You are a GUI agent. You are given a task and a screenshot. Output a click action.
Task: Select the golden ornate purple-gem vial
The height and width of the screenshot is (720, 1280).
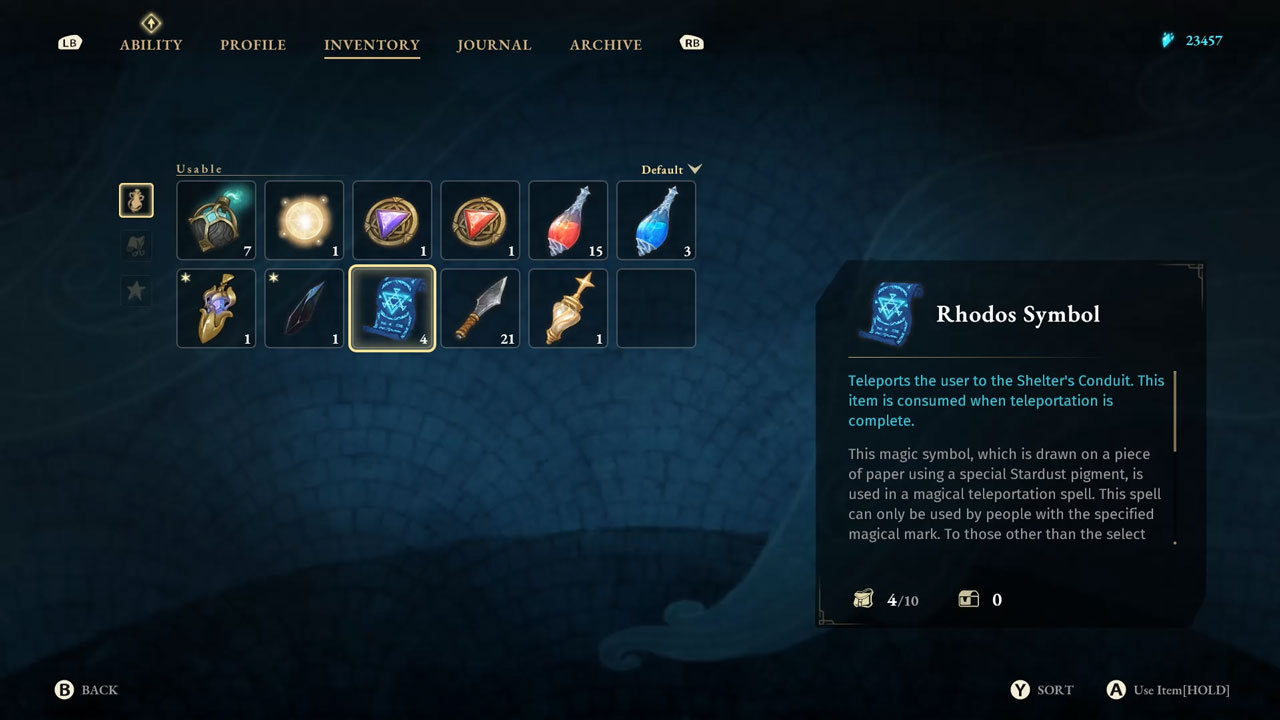216,308
